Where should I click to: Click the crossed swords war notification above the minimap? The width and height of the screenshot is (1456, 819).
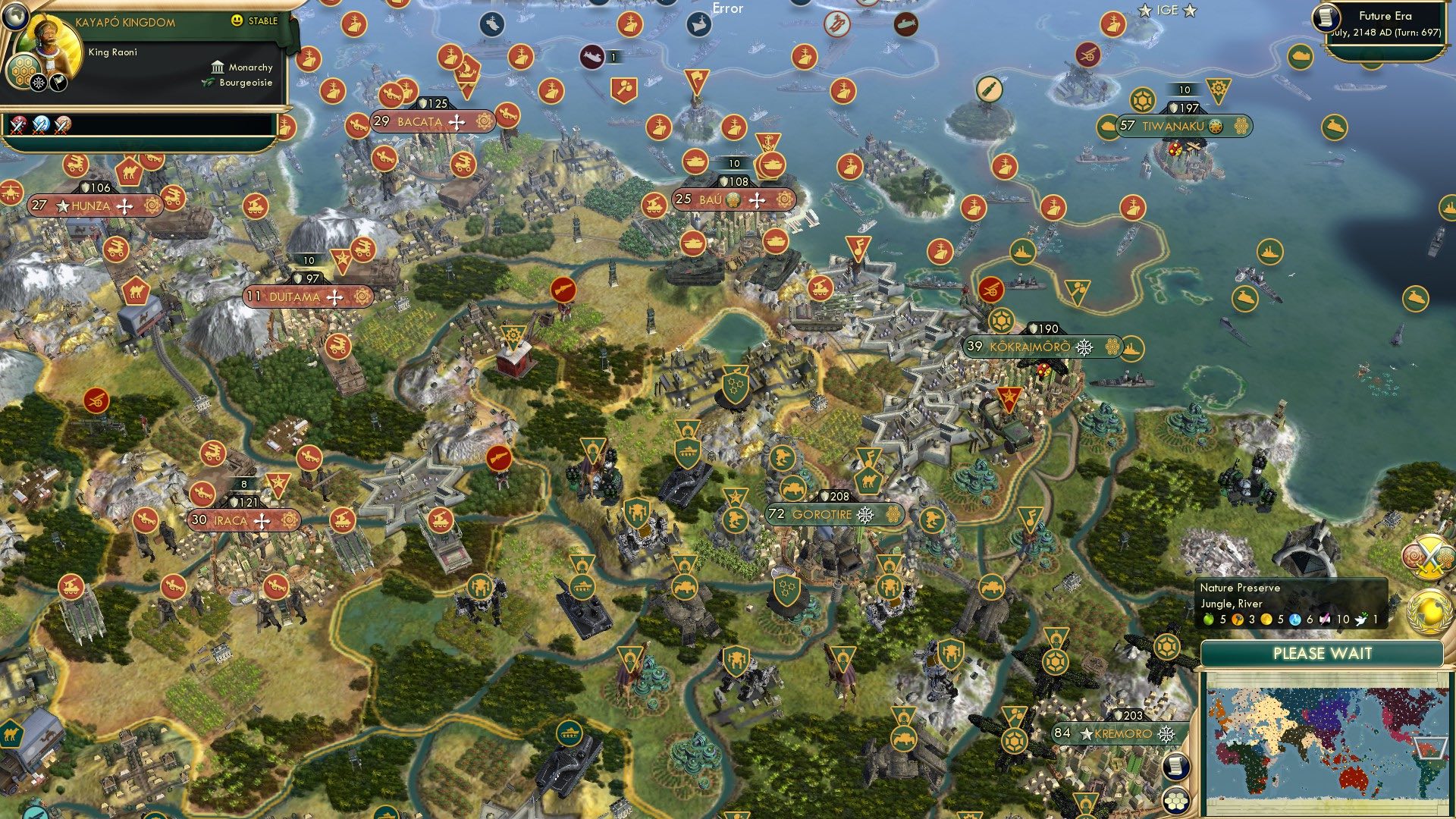pyautogui.click(x=1430, y=555)
